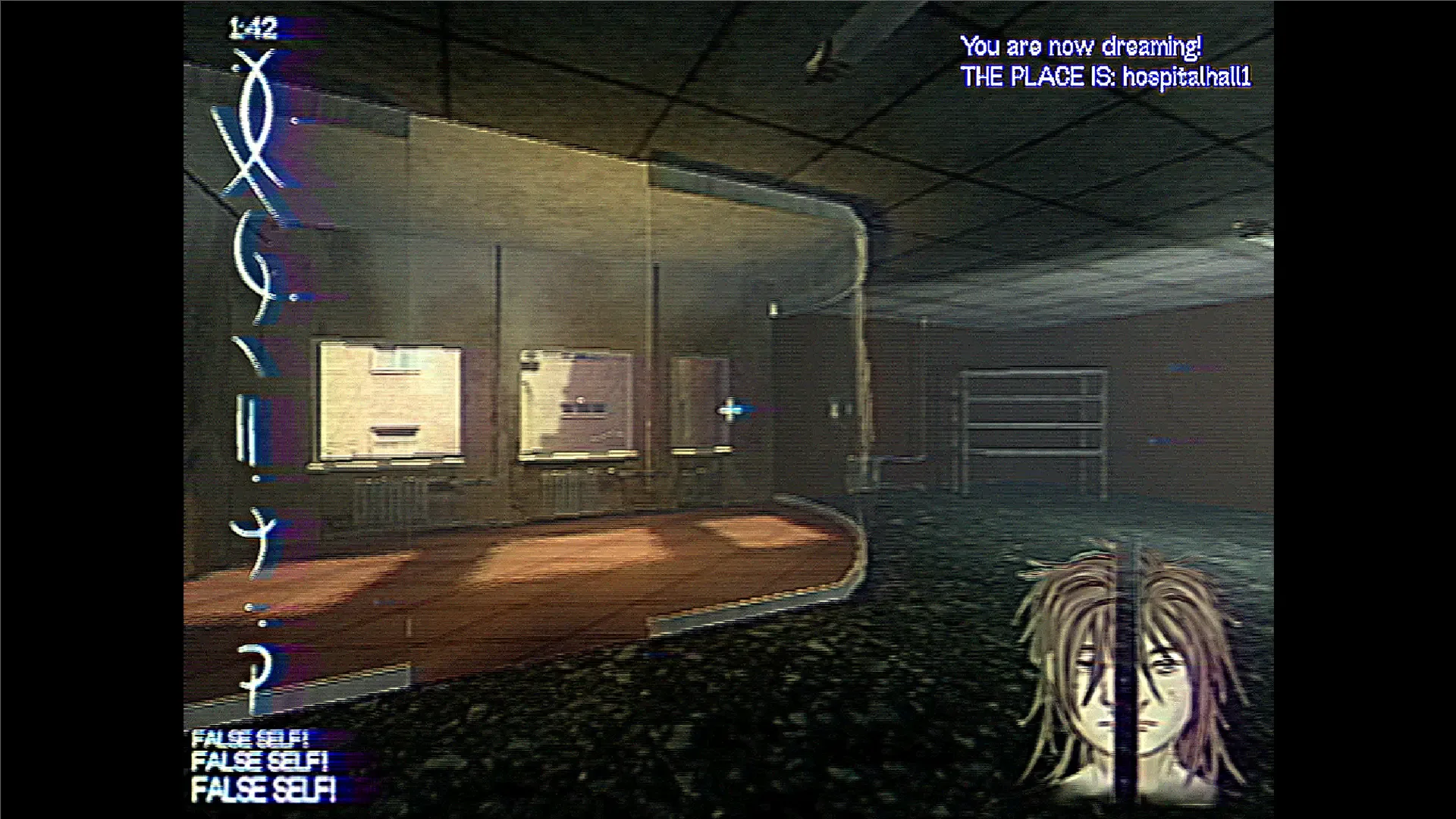The height and width of the screenshot is (819, 1456).
Task: Click the radiator beneath the left window
Action: [394, 497]
